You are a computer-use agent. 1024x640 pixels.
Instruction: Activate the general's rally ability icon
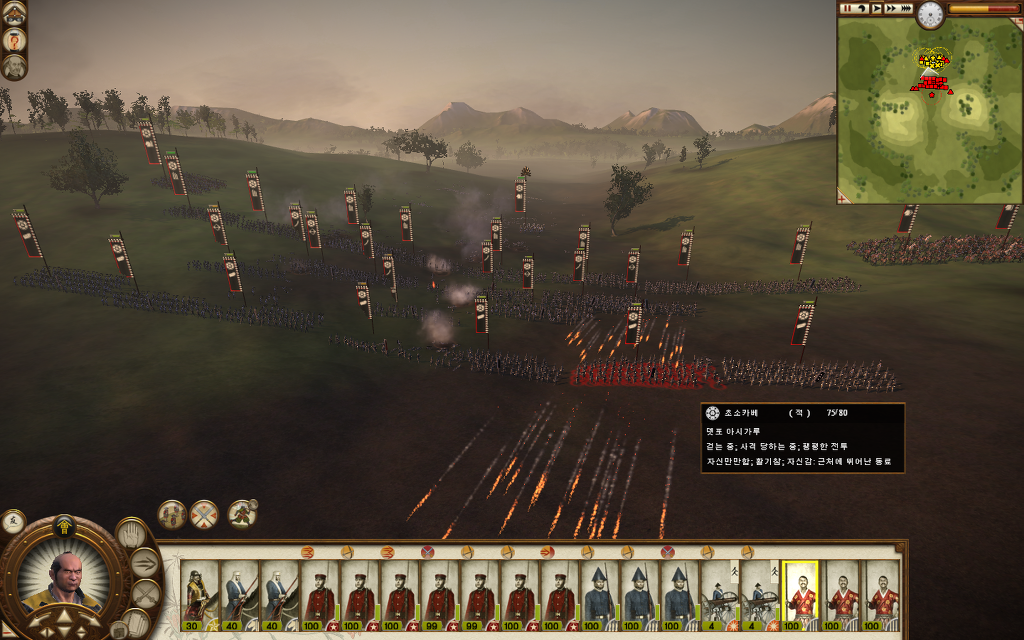tap(241, 514)
